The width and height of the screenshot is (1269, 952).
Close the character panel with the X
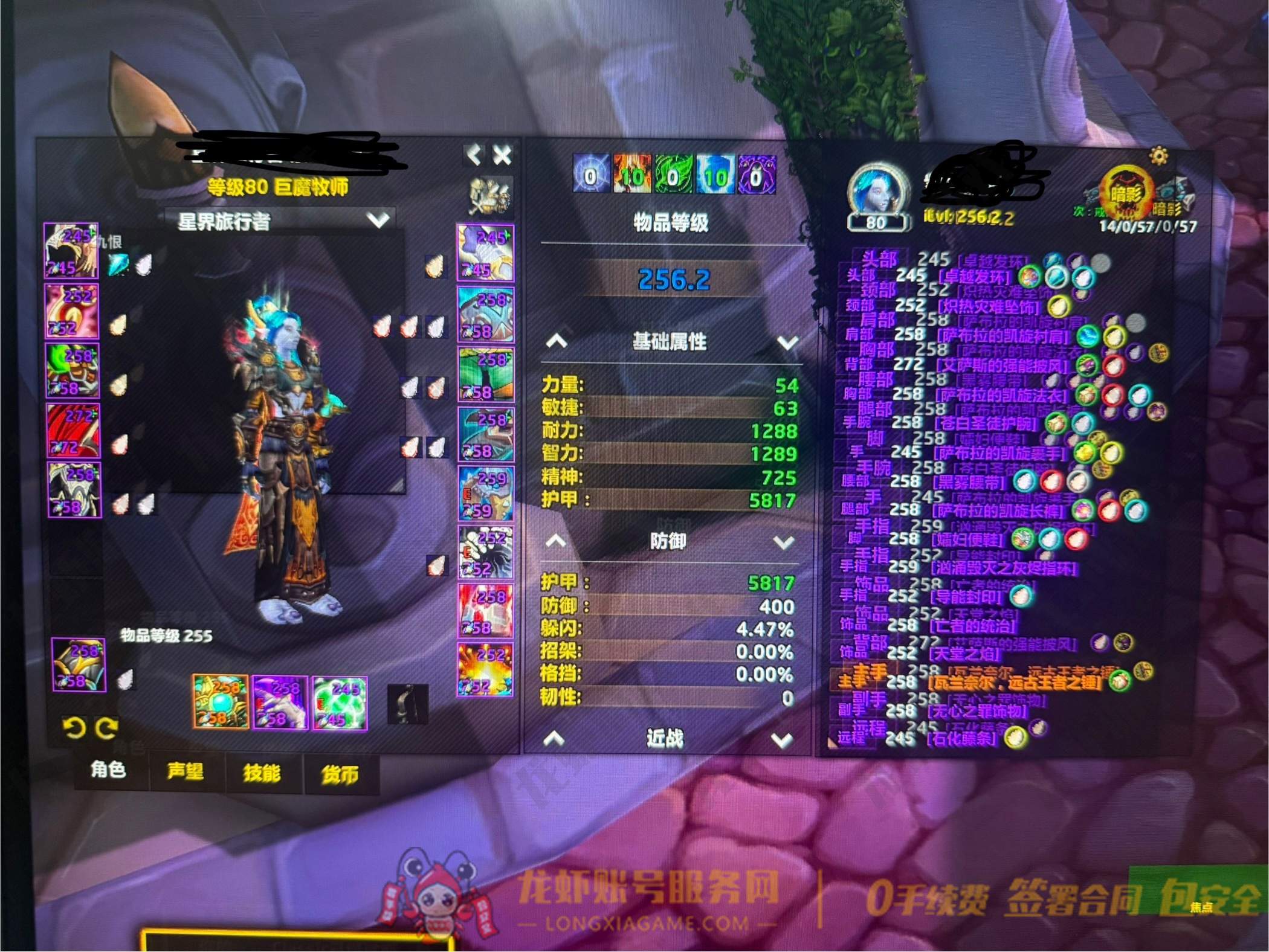click(502, 156)
